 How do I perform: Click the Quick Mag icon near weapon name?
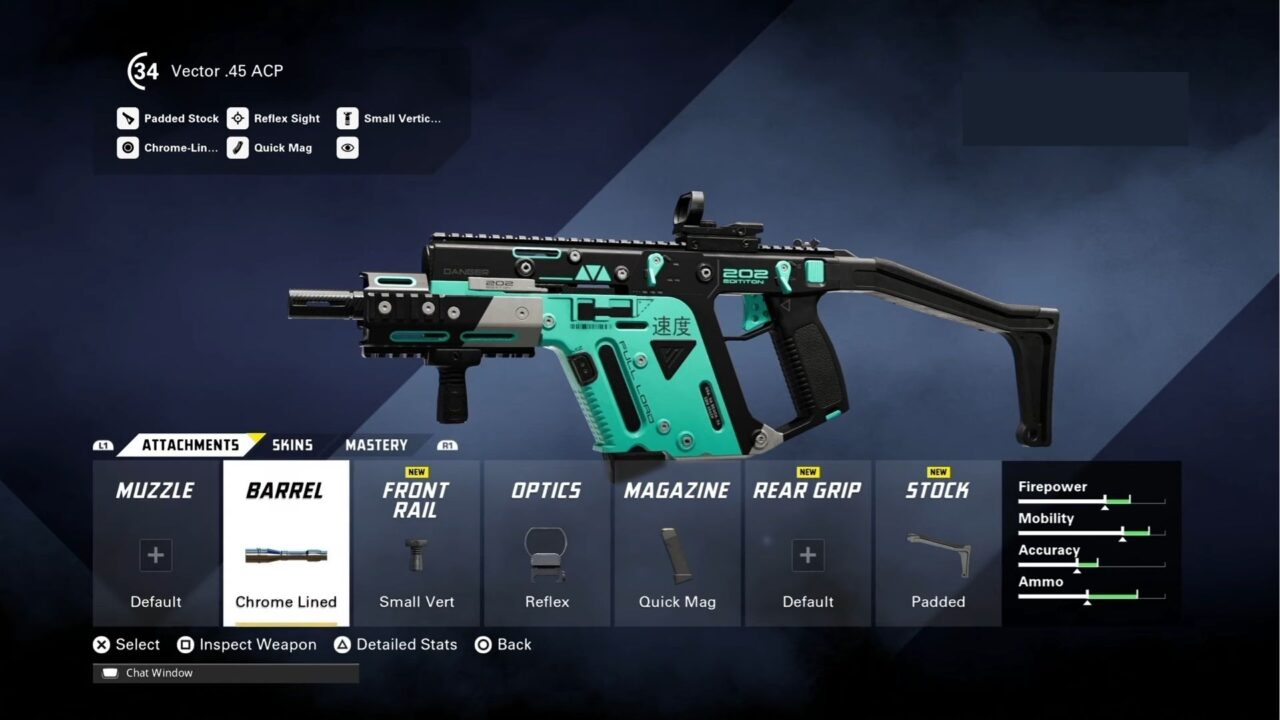click(x=238, y=147)
